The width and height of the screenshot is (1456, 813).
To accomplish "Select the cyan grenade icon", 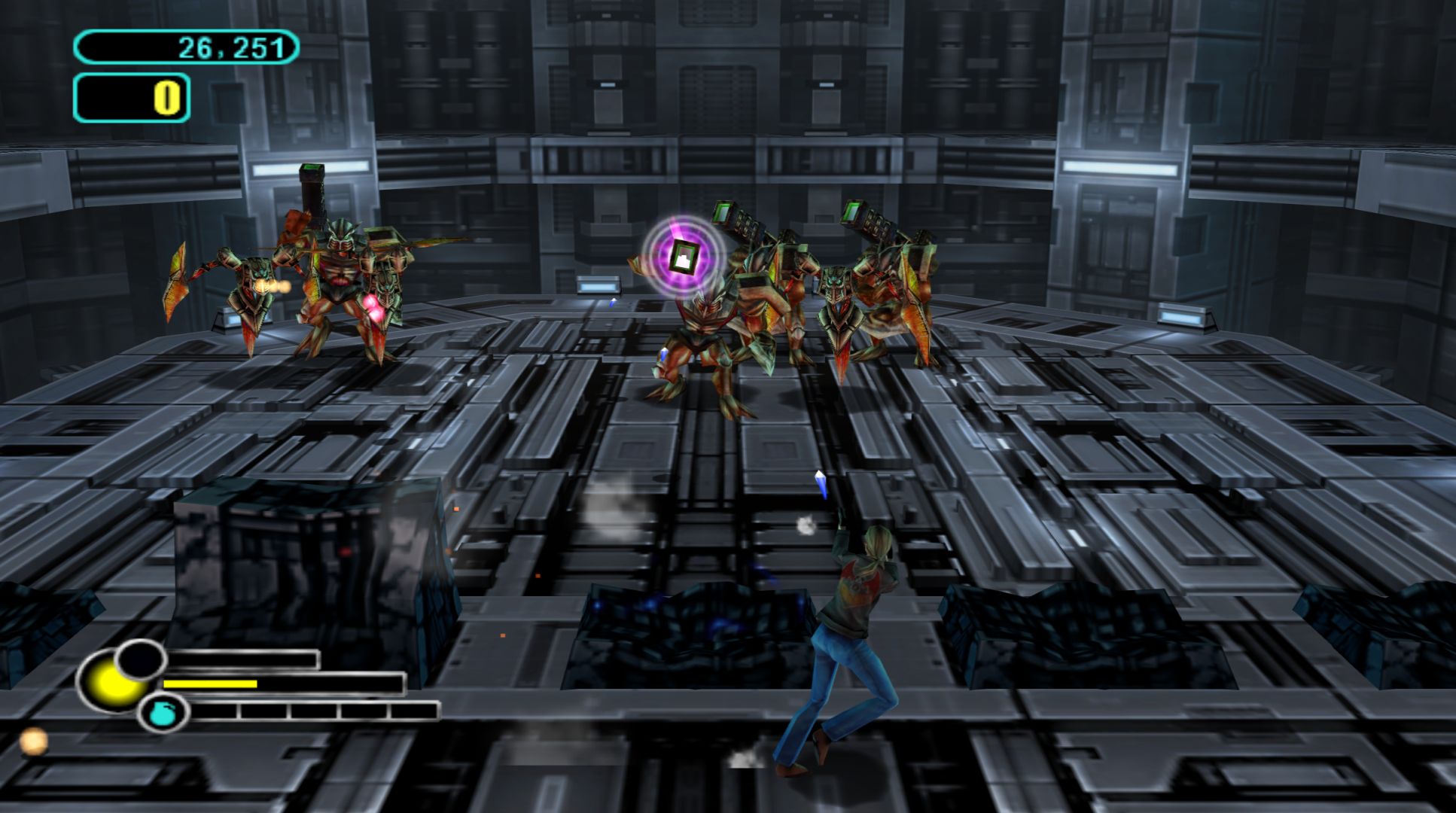I will pos(161,713).
